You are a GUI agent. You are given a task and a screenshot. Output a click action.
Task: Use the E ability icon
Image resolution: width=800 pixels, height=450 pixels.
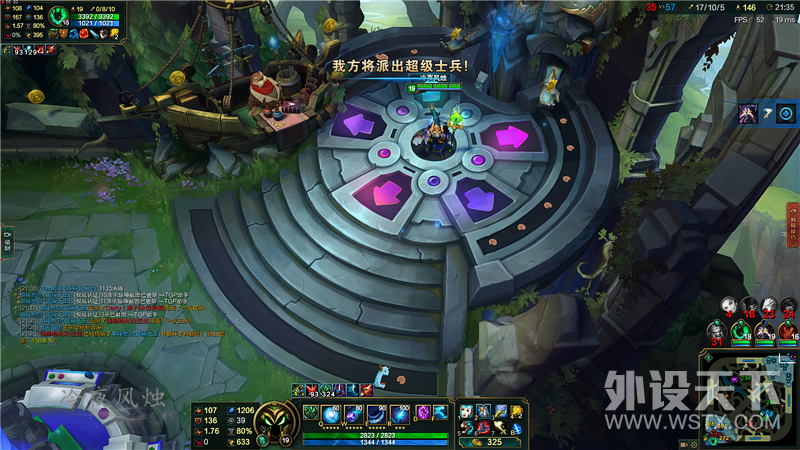pos(379,414)
